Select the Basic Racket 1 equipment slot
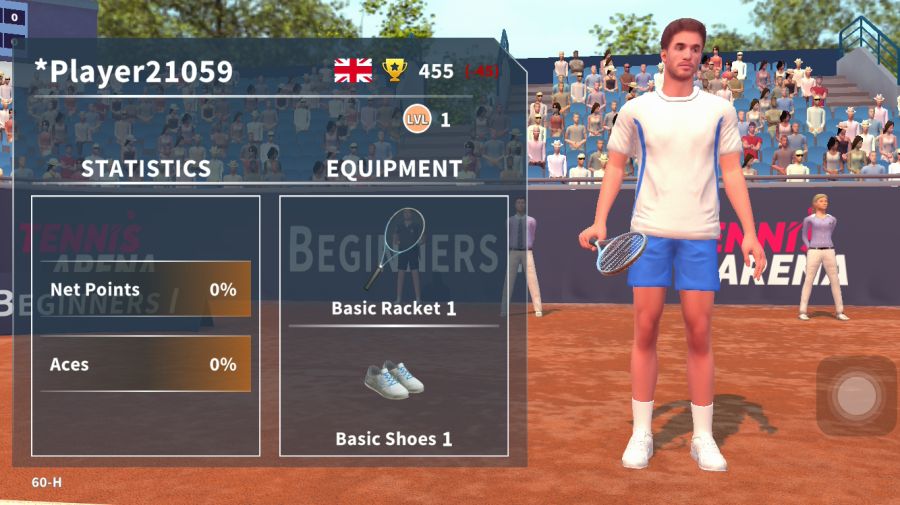This screenshot has height=505, width=900. tap(393, 261)
